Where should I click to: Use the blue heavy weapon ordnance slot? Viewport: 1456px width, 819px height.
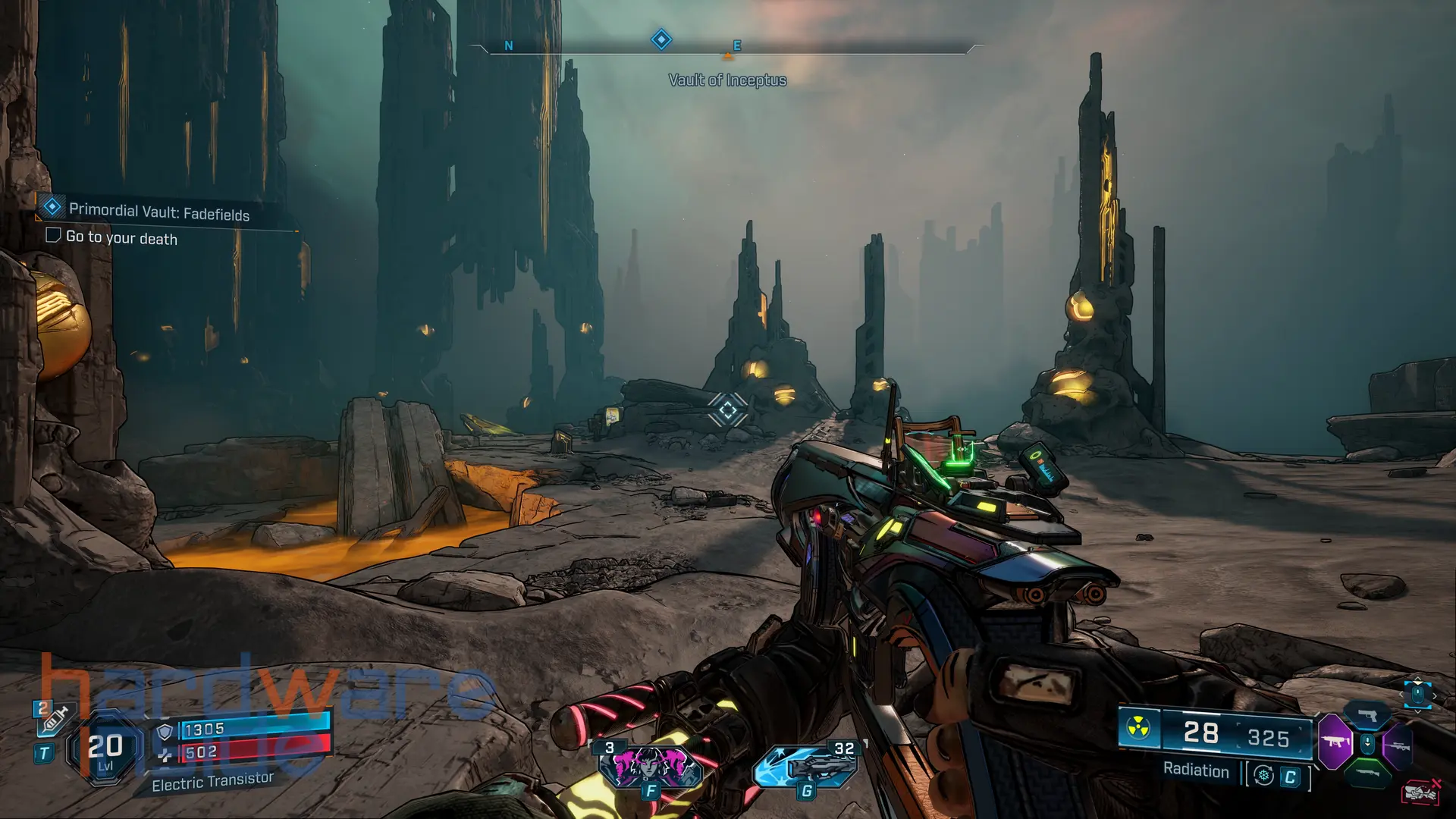point(805,766)
